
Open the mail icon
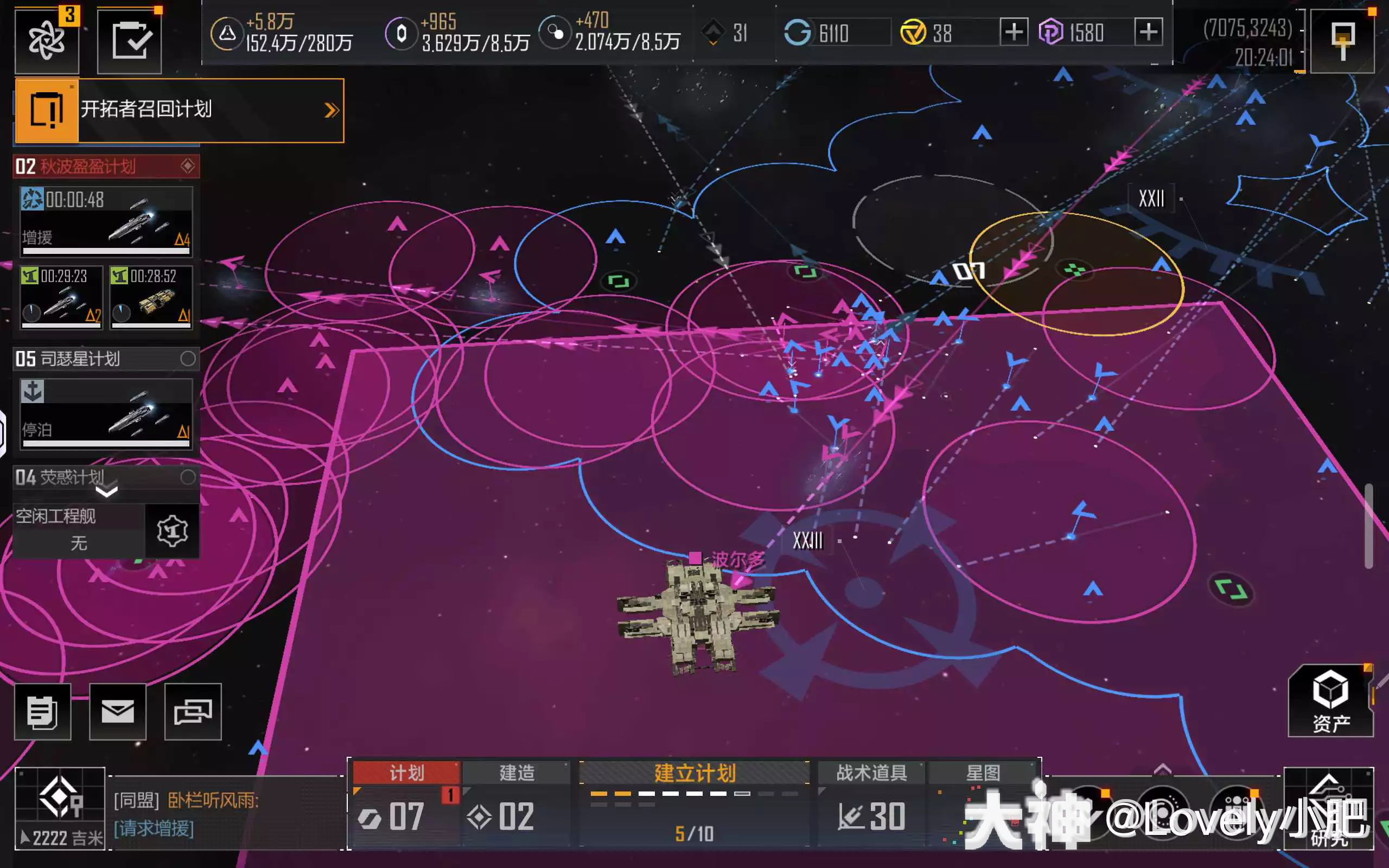point(118,712)
